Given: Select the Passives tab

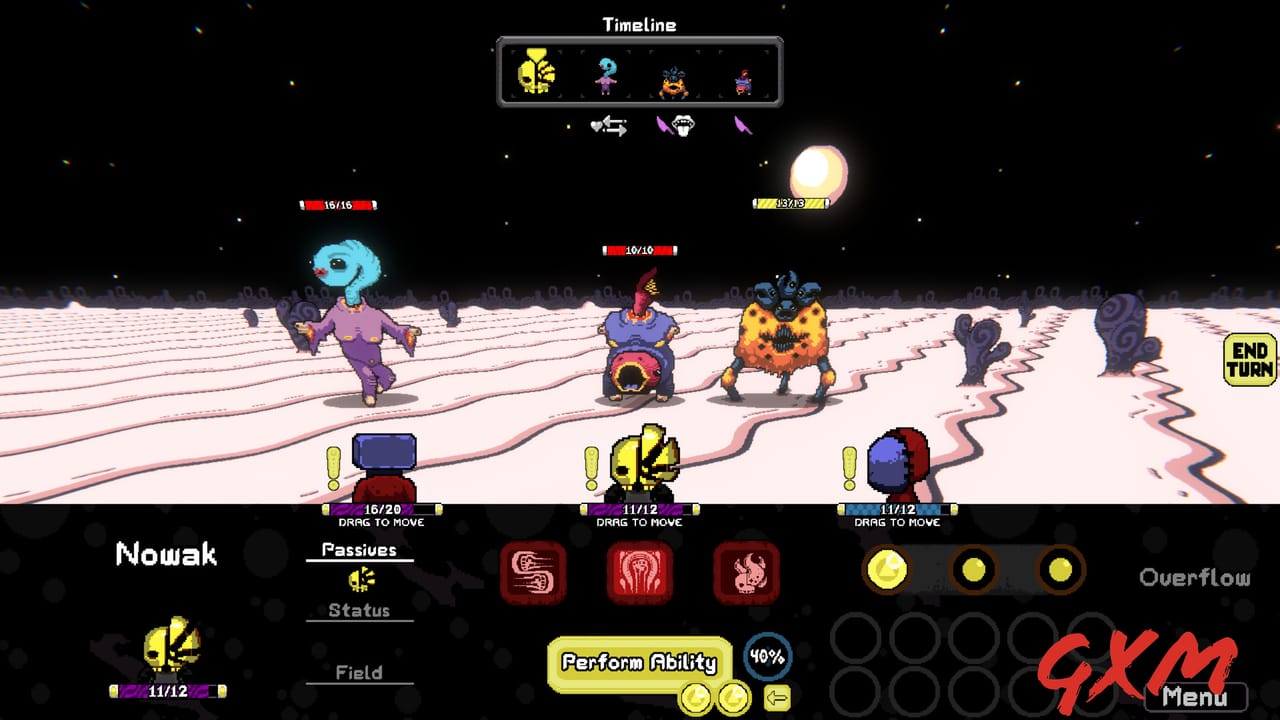Looking at the screenshot, I should coord(360,548).
